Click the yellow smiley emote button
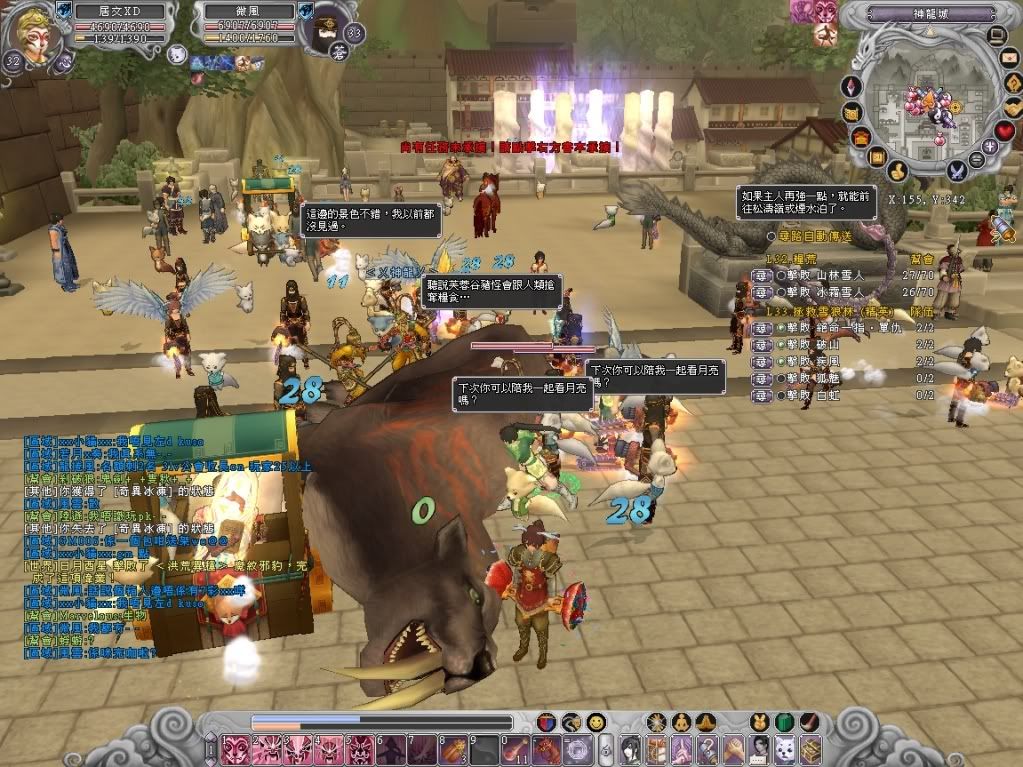1023x767 pixels. pos(596,721)
